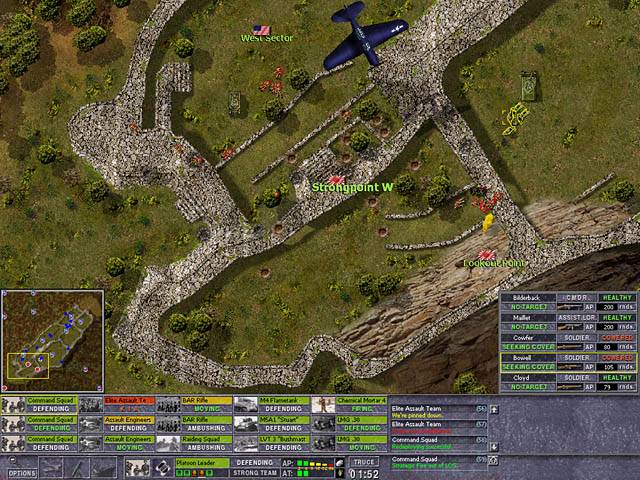Select the LVT 3 Bushmaster vehicle

(271, 442)
